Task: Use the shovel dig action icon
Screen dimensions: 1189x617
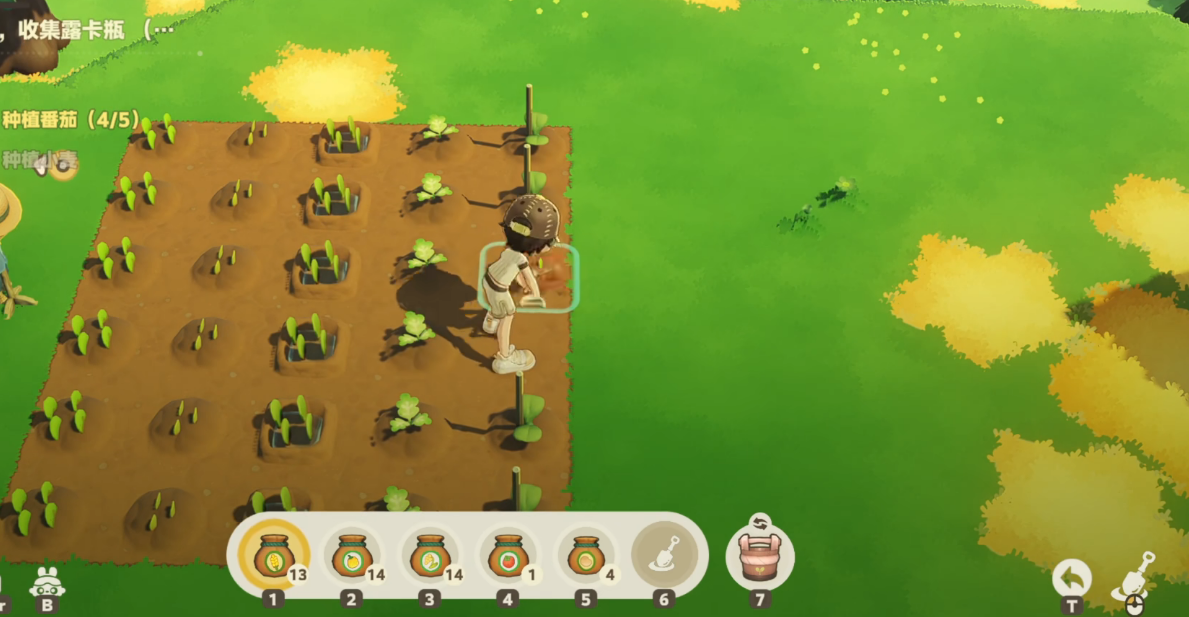Action: point(1134,576)
